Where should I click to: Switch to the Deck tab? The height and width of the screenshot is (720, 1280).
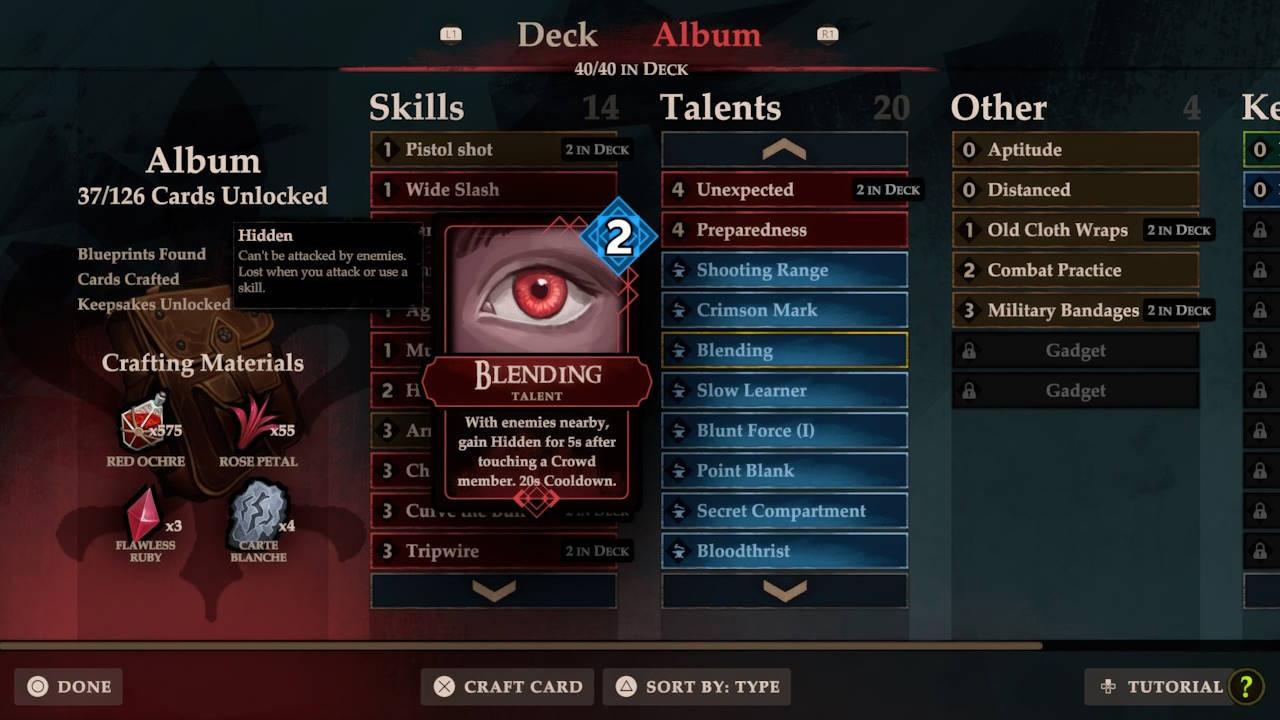click(x=557, y=35)
